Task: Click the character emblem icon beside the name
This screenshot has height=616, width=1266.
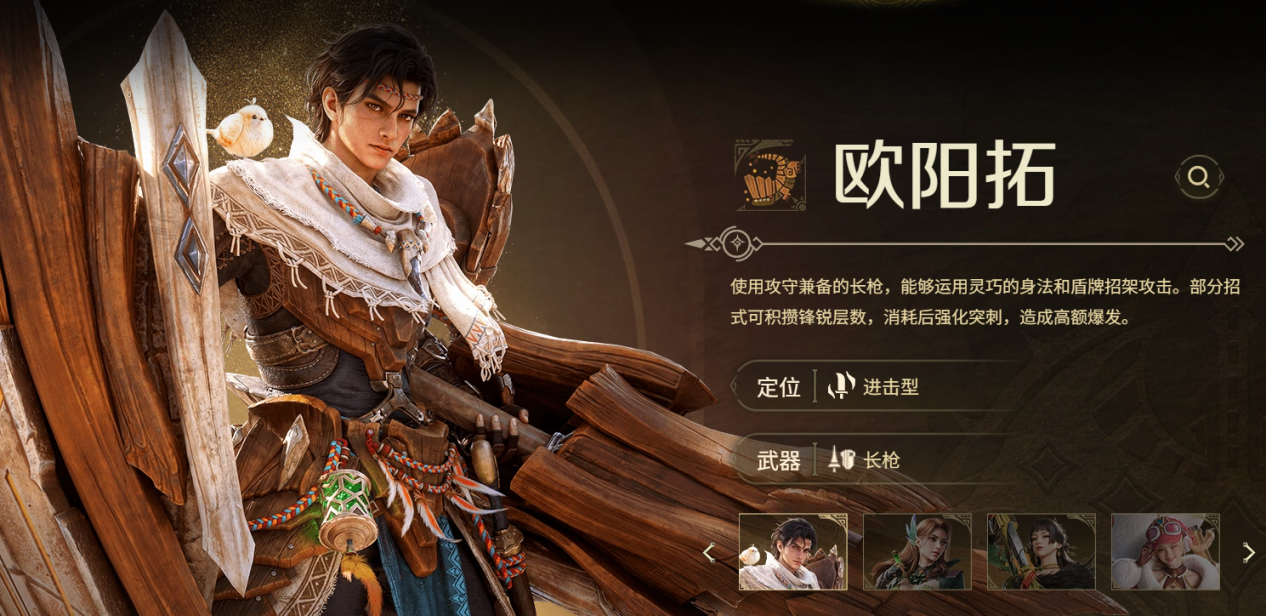Action: [x=771, y=175]
